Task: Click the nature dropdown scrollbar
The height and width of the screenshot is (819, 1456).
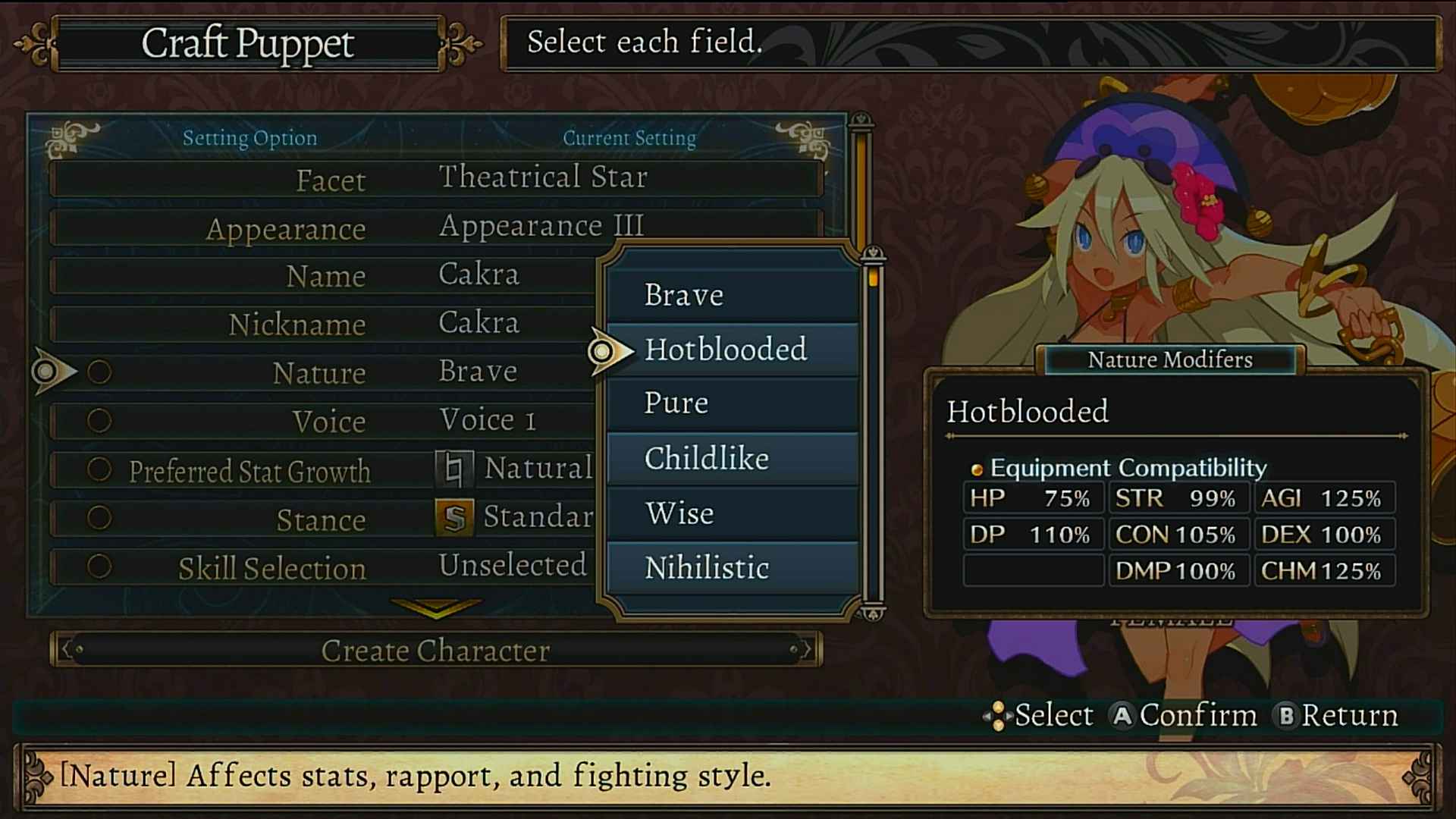Action: click(873, 432)
